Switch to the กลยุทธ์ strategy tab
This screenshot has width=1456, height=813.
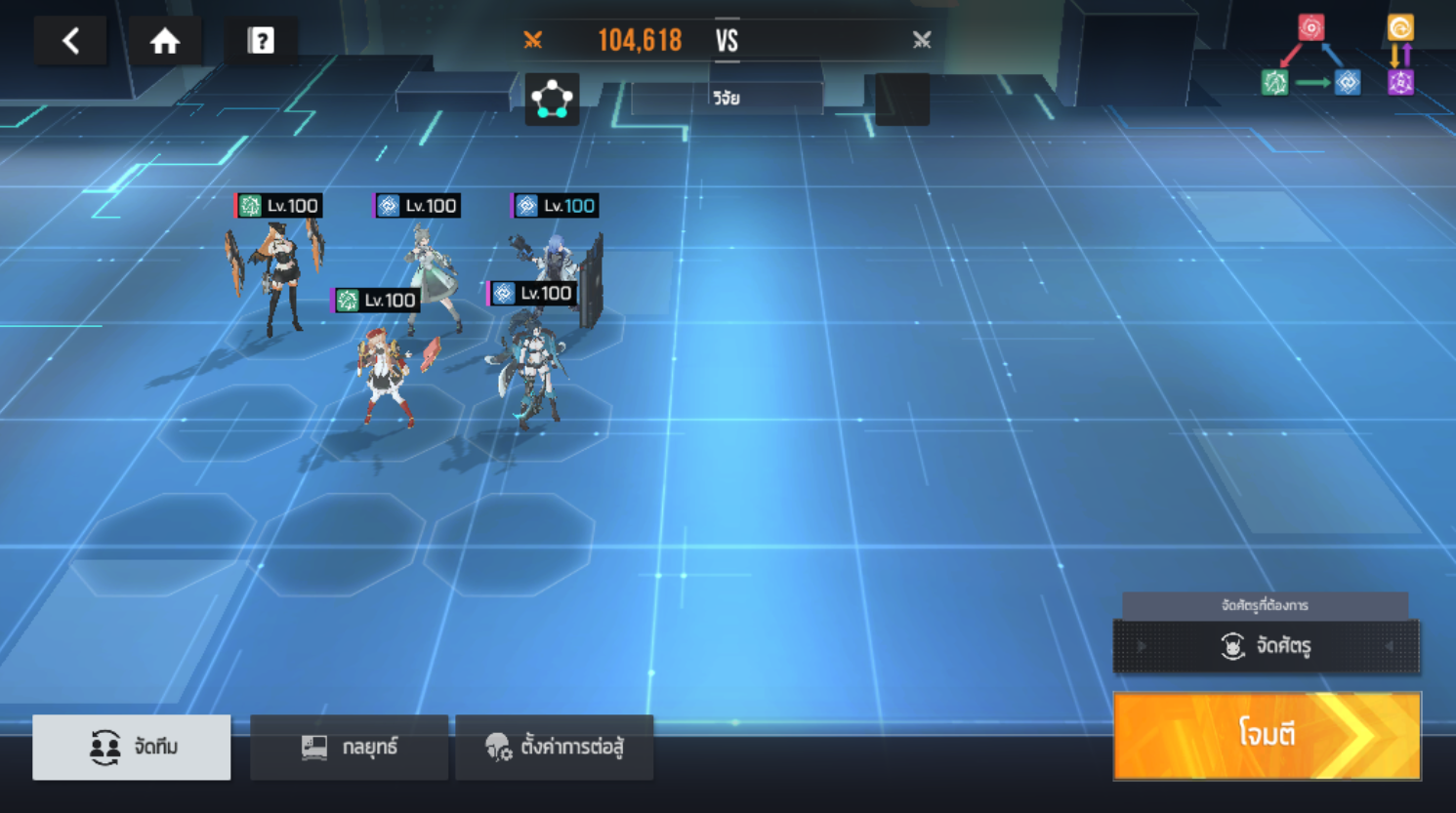point(349,747)
